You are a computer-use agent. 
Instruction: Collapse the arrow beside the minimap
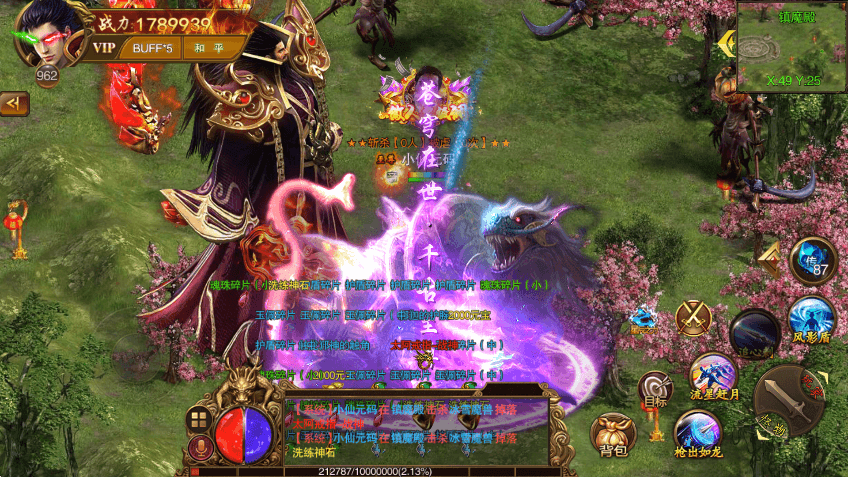[725, 44]
